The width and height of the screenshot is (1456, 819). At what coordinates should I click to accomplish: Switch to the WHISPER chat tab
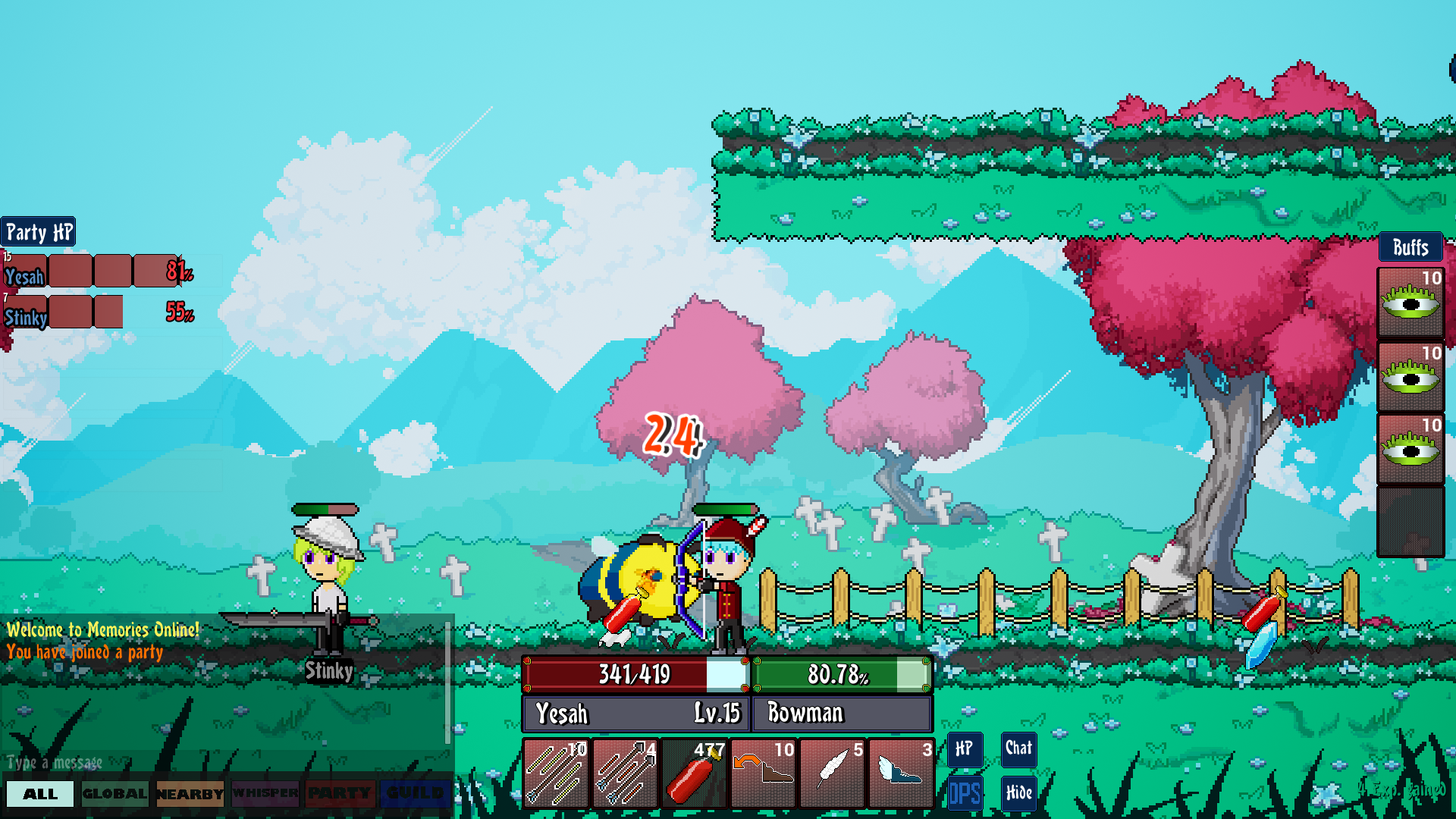click(265, 794)
